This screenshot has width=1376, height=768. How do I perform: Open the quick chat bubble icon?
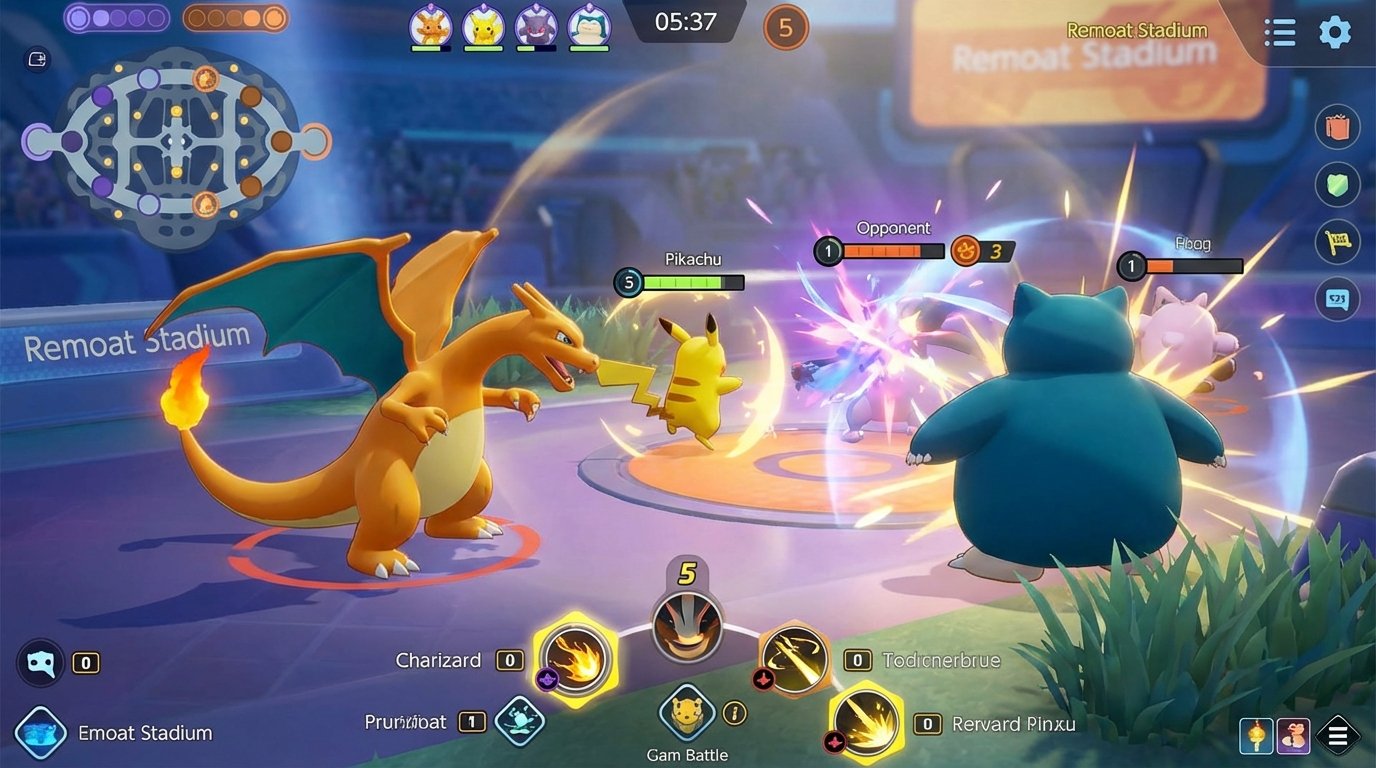1337,299
